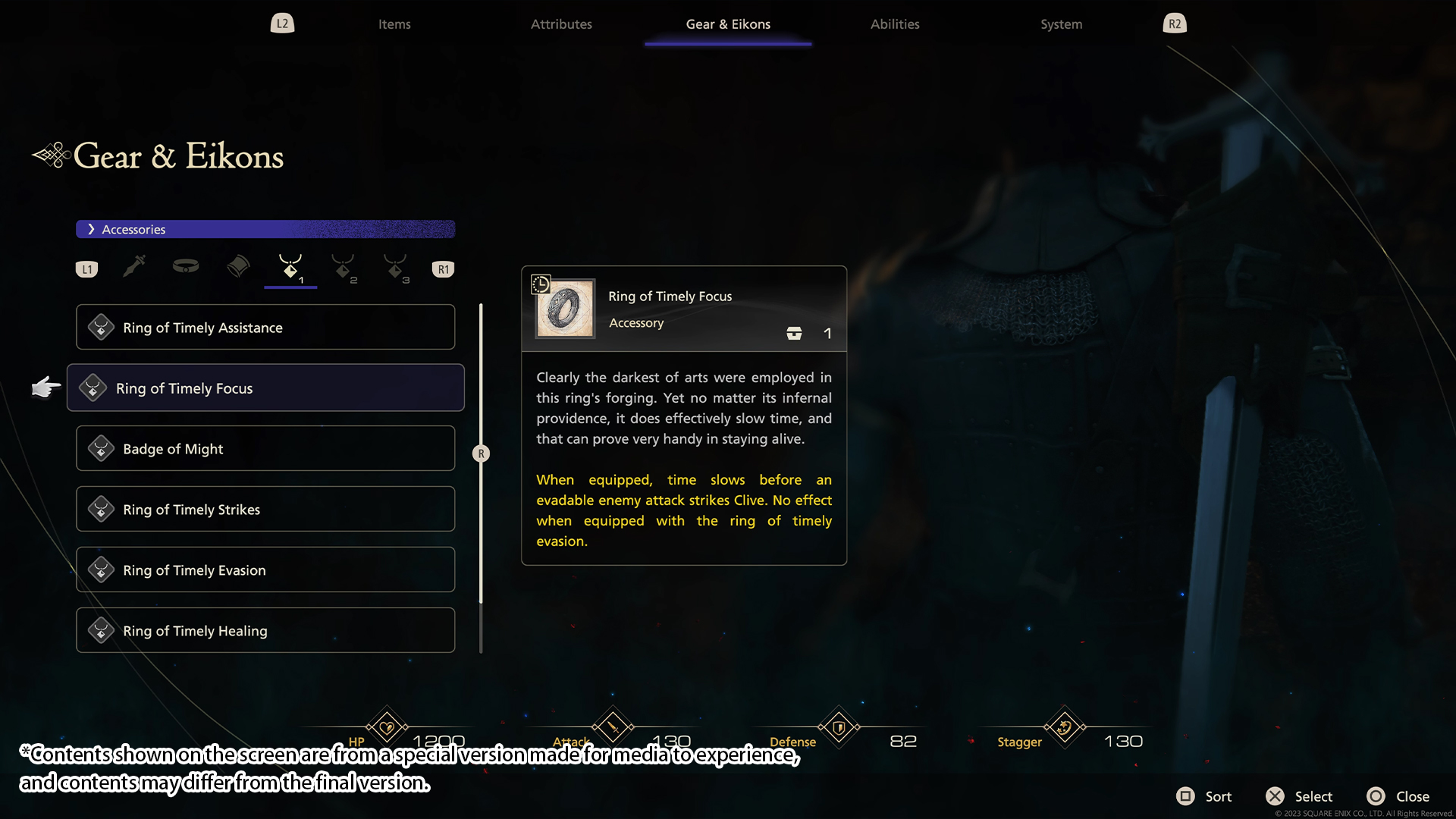Select accessory slot 1 category
This screenshot has width=1456, height=819.
point(290,268)
